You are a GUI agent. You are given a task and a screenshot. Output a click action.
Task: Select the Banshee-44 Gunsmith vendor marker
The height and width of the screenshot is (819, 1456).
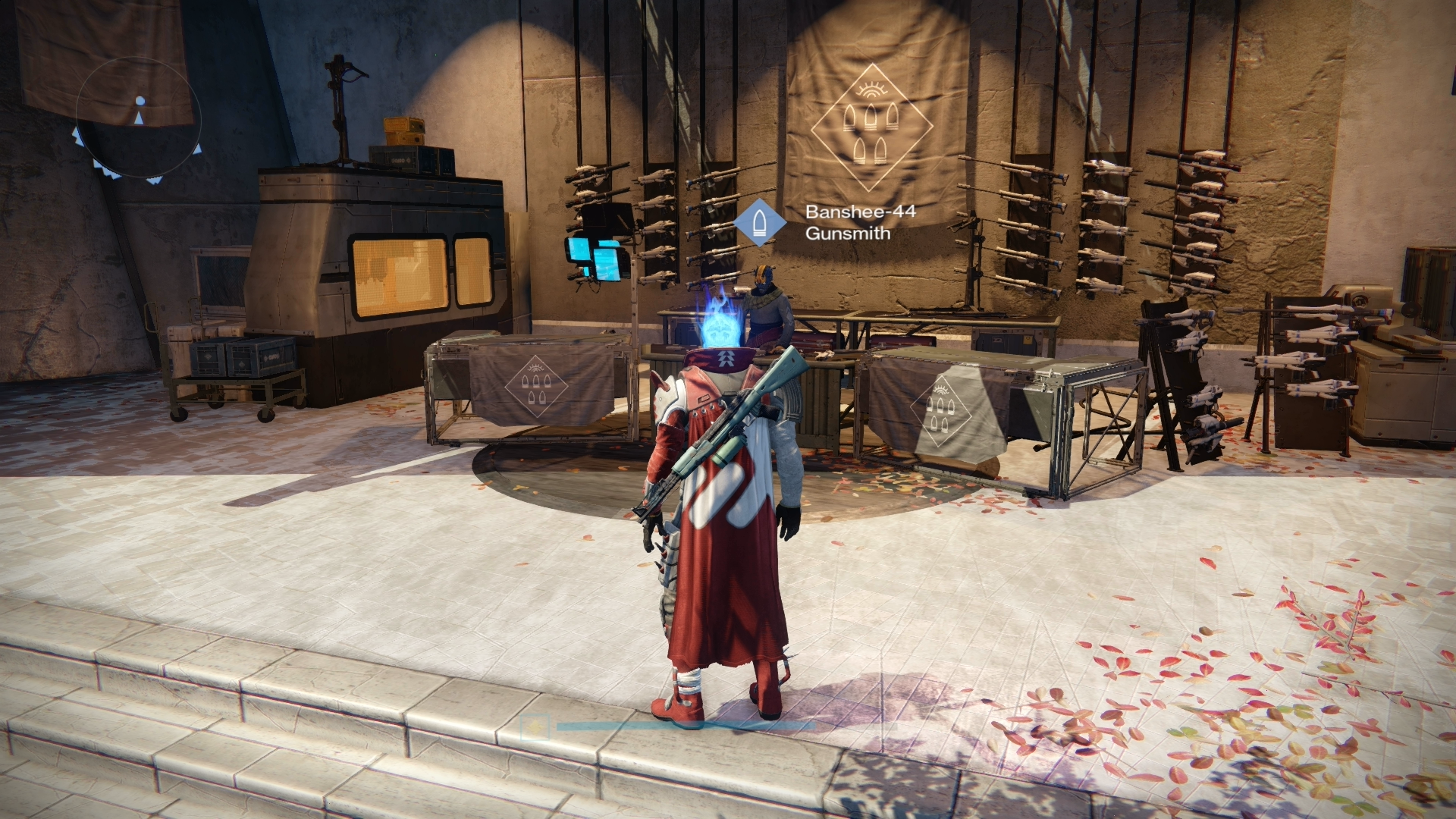[758, 222]
